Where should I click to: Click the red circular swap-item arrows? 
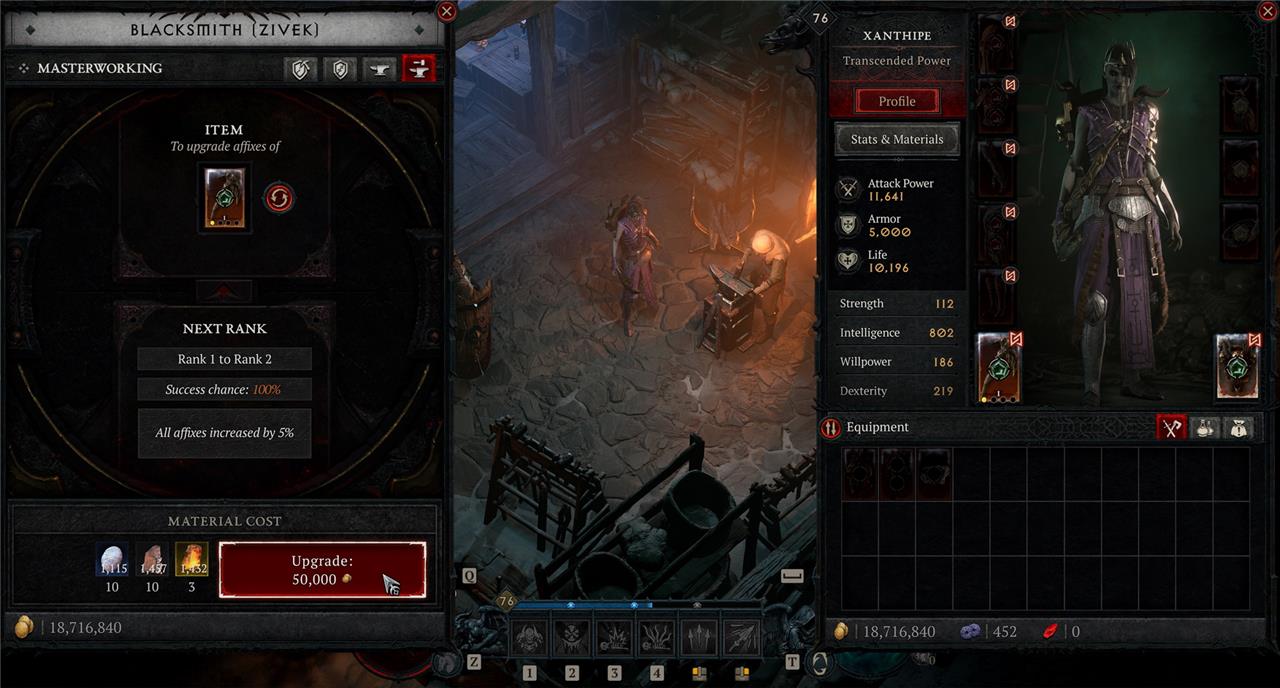[x=279, y=198]
